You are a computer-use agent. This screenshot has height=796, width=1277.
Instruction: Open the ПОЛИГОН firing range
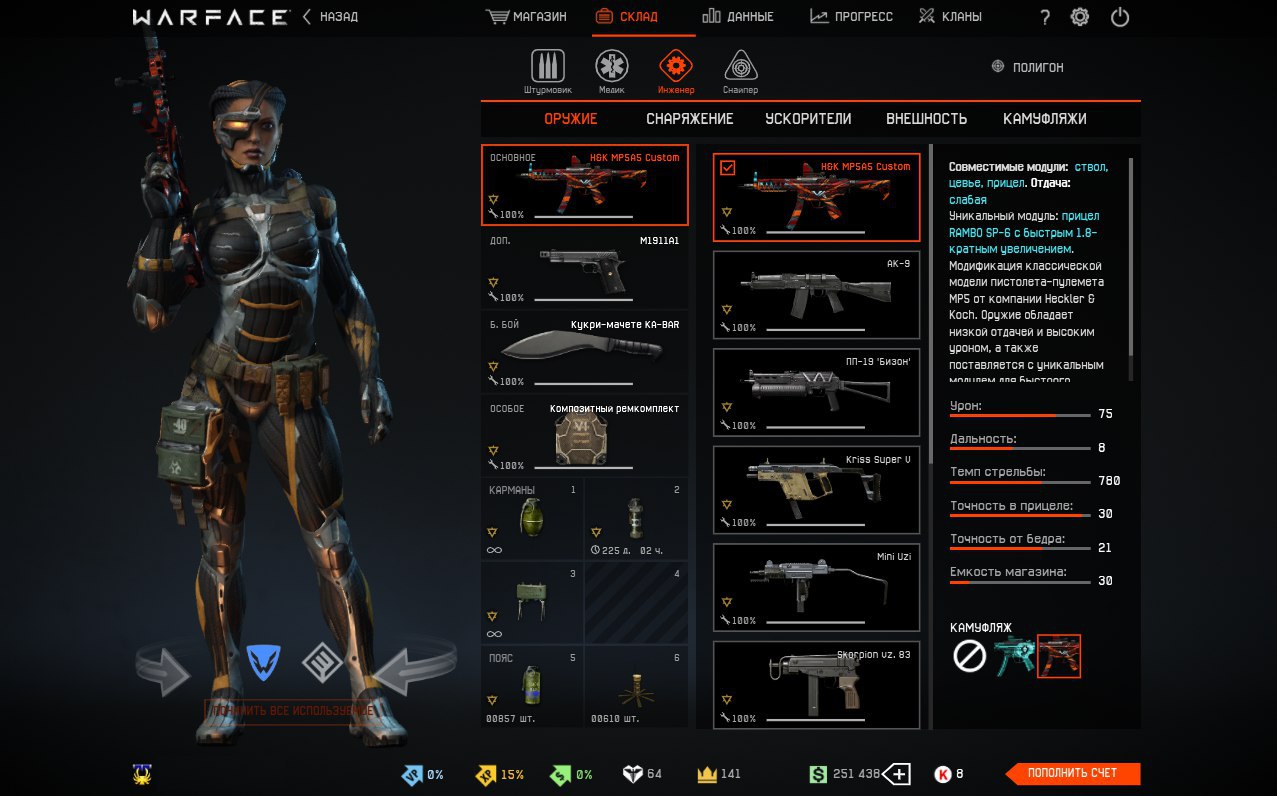coord(1027,67)
